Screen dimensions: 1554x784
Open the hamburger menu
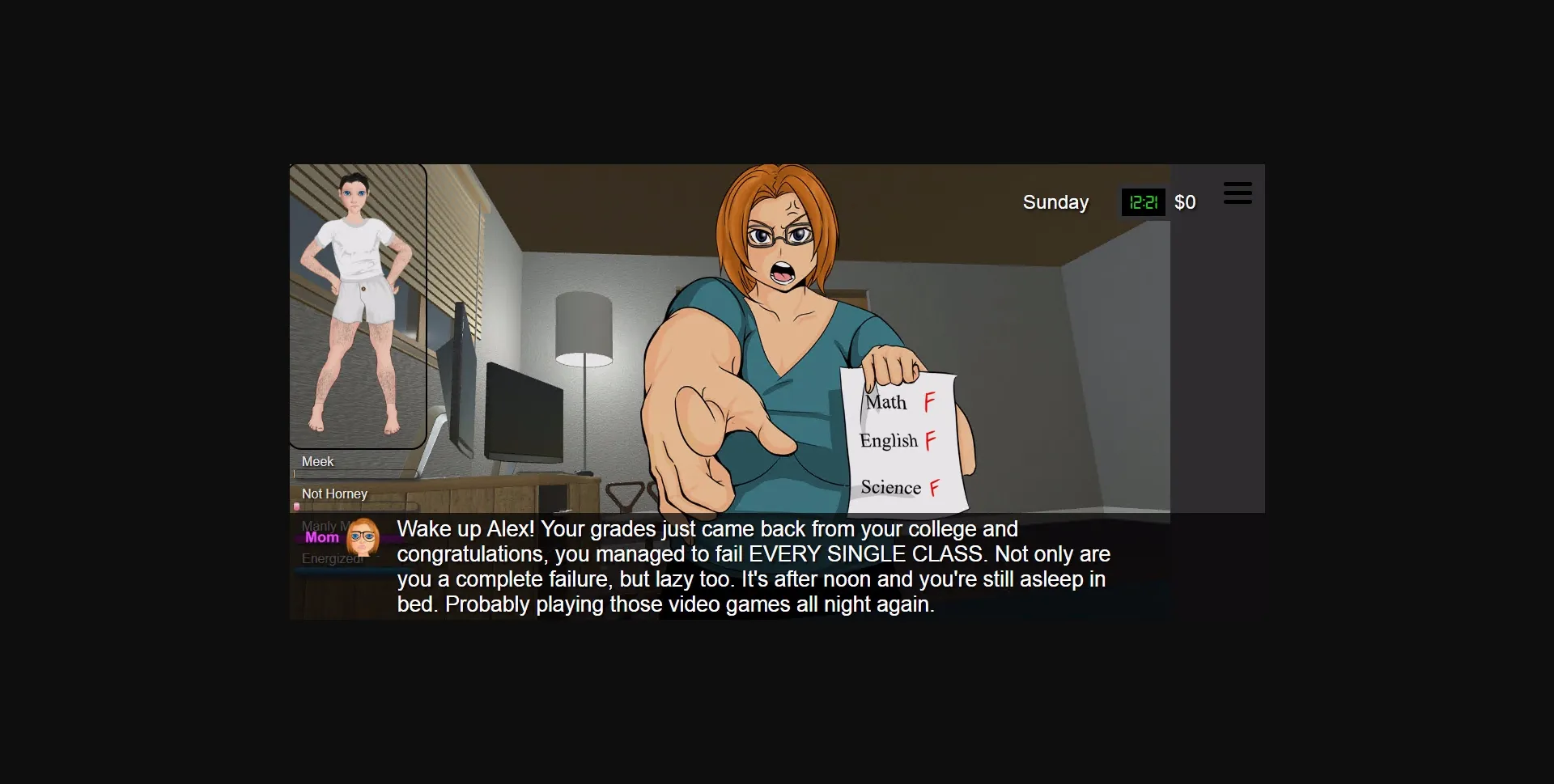coord(1238,193)
